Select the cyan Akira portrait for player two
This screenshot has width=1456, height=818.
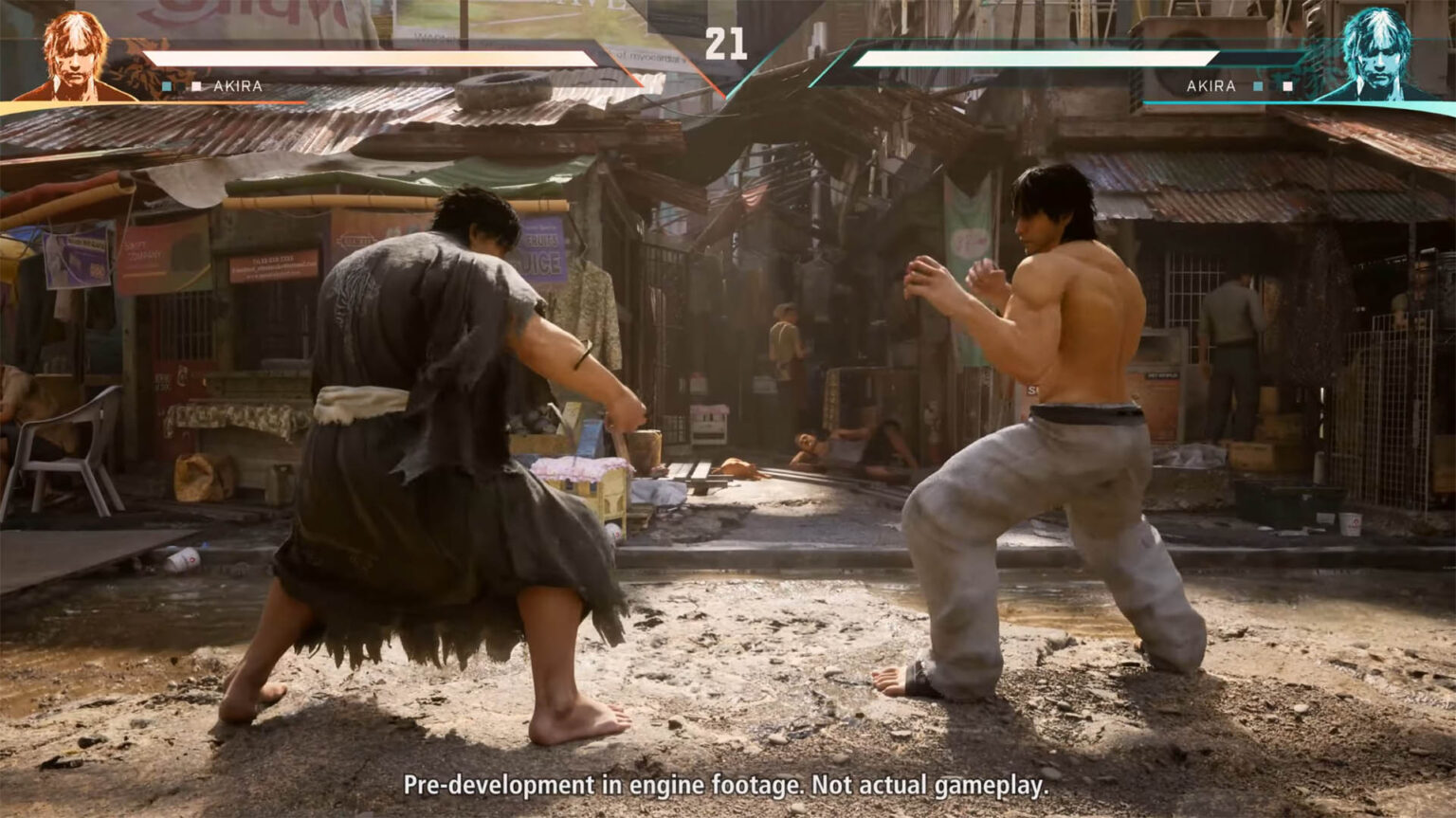(x=1379, y=53)
